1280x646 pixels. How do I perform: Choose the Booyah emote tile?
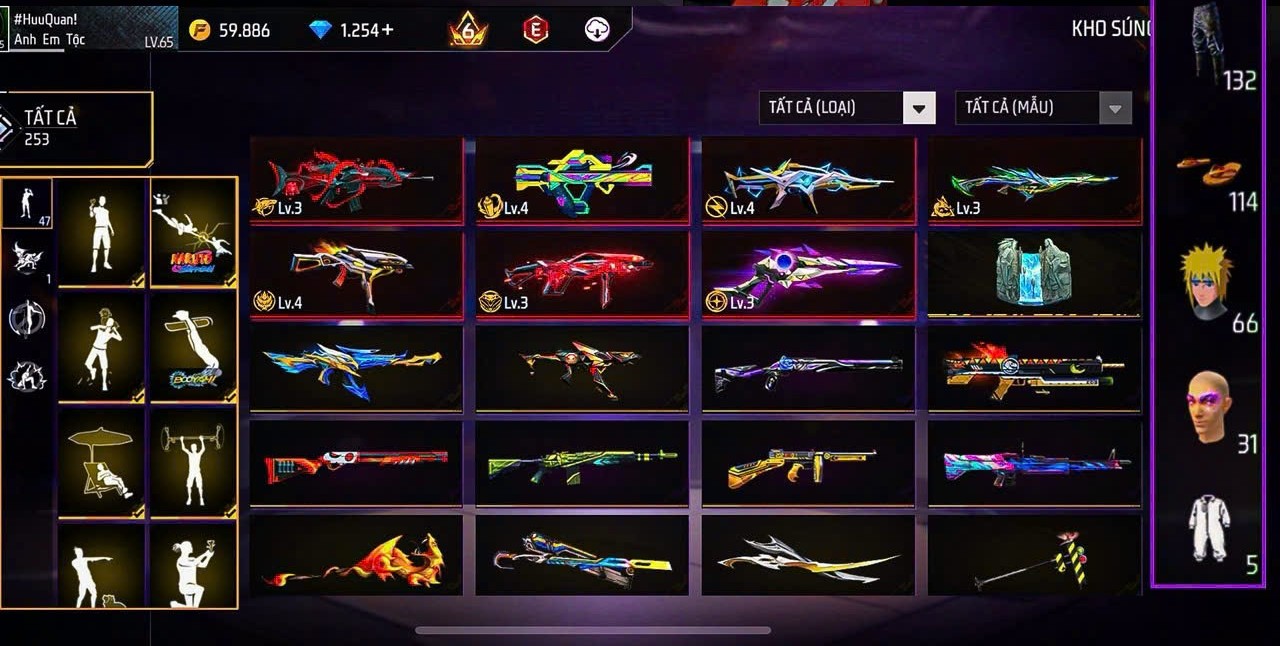coord(193,347)
